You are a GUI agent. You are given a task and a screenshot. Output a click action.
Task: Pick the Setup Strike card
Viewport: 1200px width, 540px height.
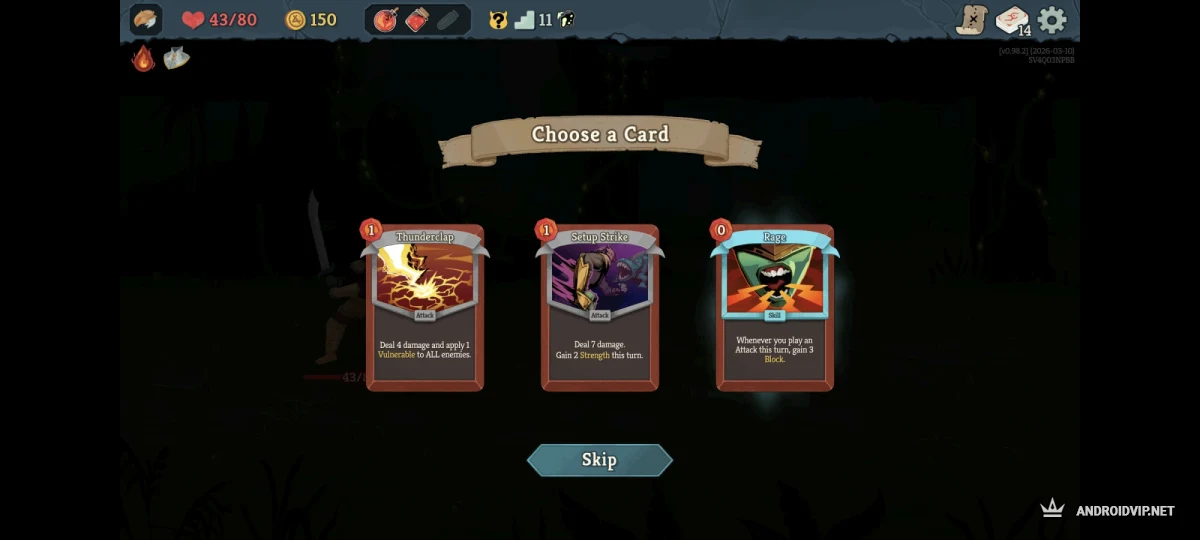(x=600, y=308)
